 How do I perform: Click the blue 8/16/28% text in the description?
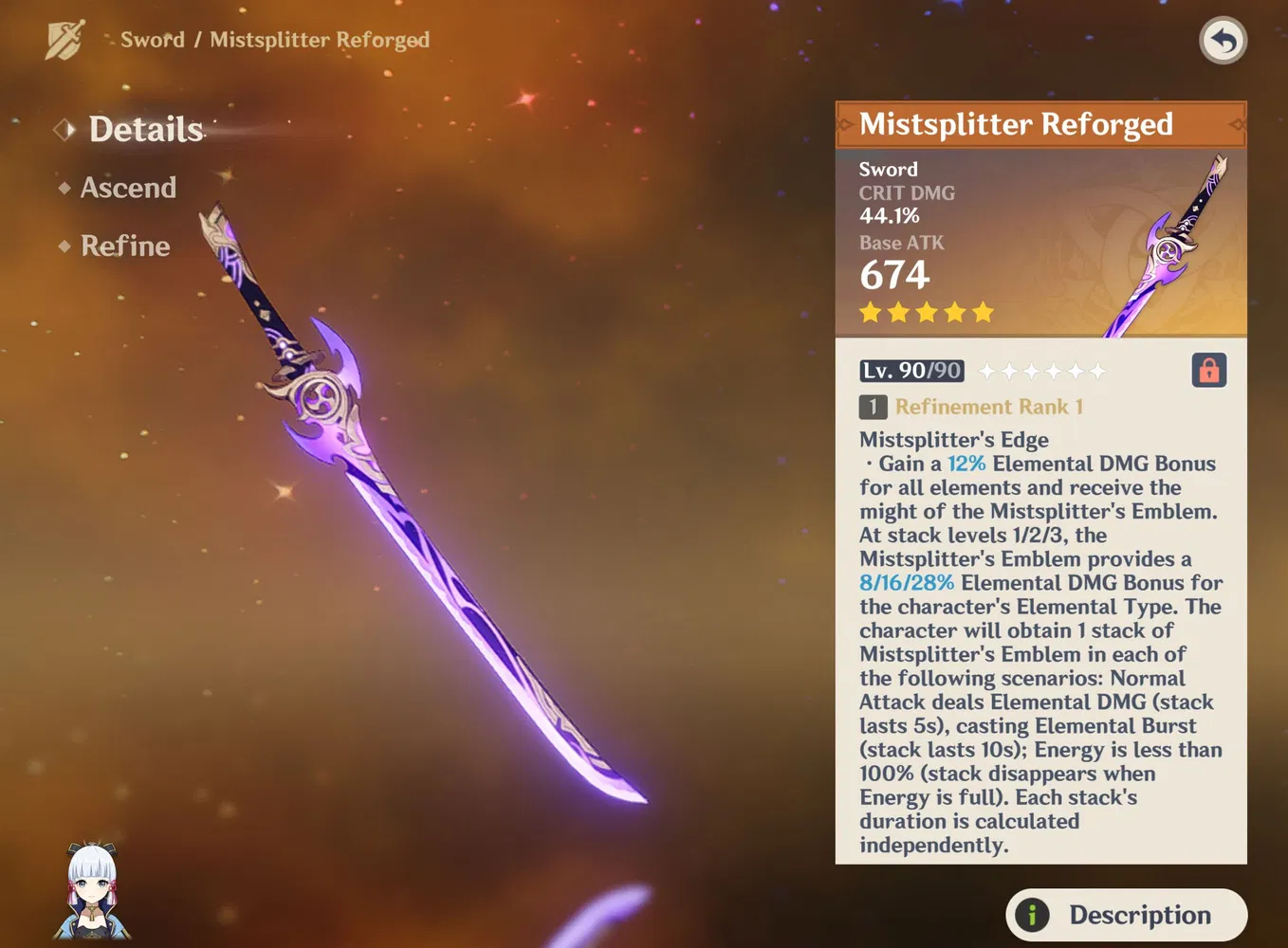tap(906, 582)
